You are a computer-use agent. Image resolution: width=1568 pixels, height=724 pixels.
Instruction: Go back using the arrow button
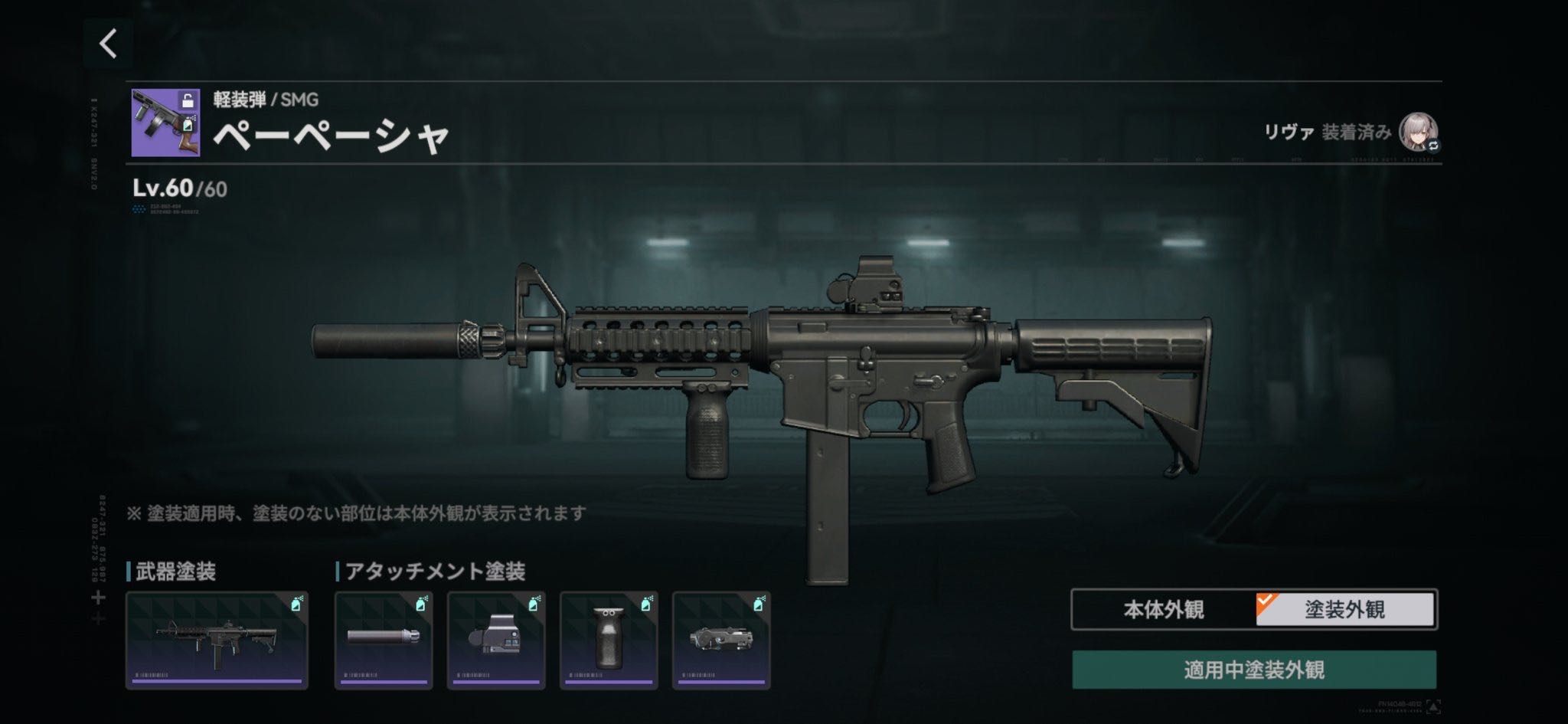coord(109,44)
